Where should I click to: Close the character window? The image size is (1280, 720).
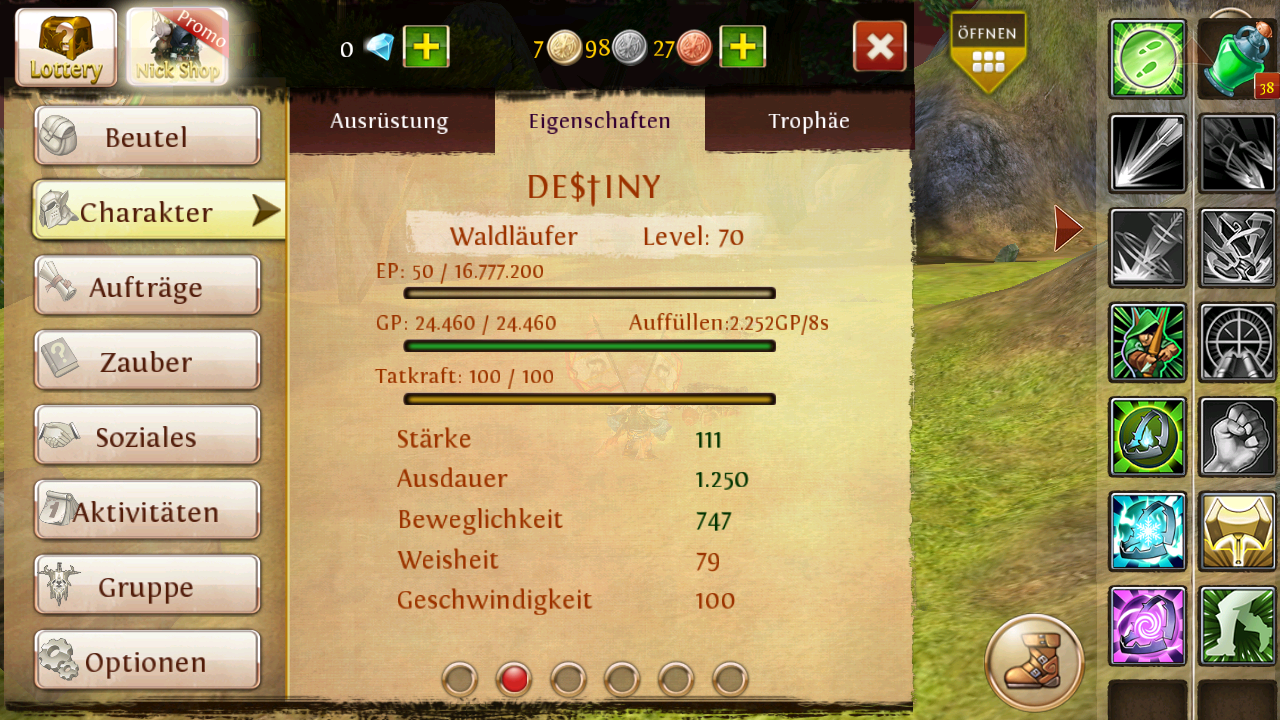pyautogui.click(x=880, y=47)
